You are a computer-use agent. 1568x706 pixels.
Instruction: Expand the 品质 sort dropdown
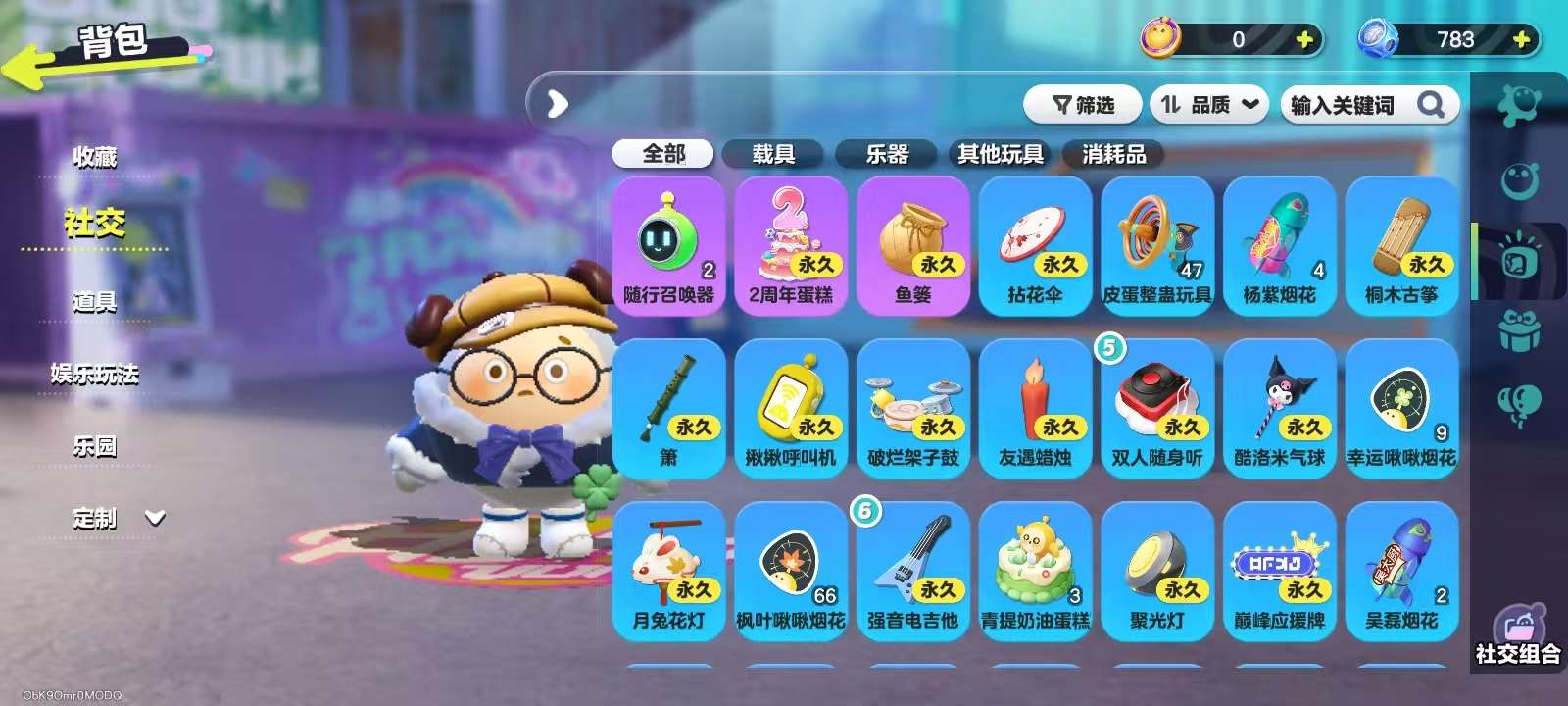1209,104
